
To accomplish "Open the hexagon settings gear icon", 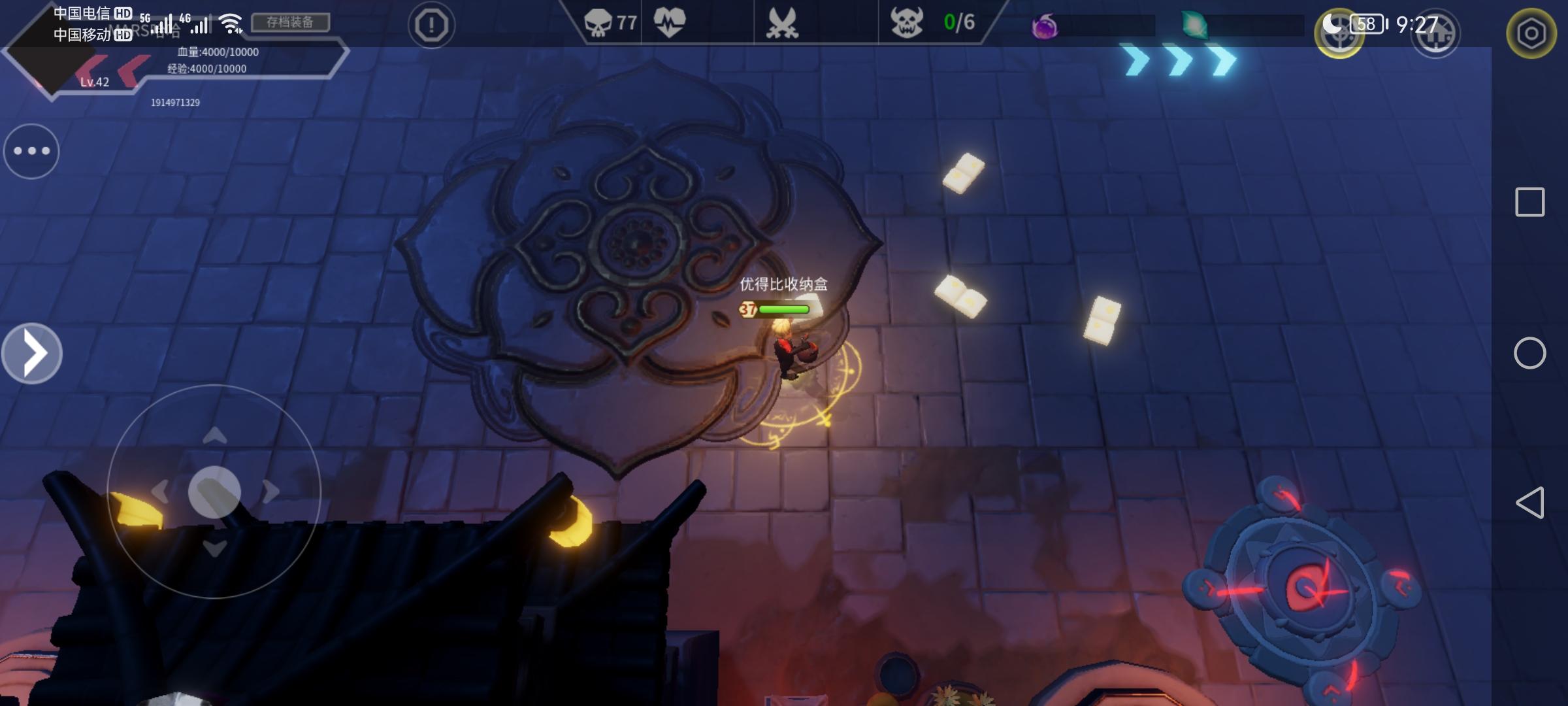I will 1531,33.
